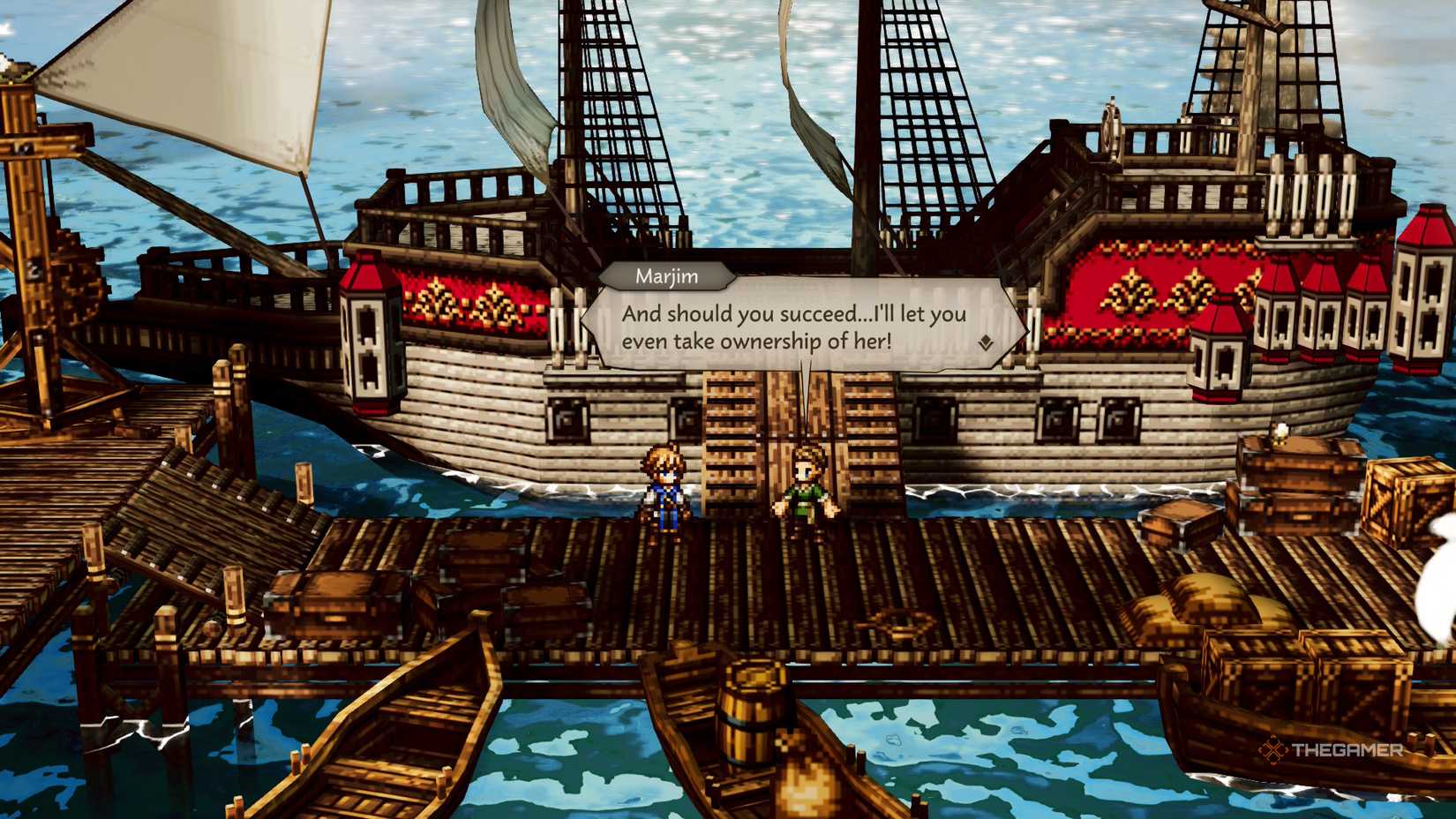This screenshot has width=1456, height=819.
Task: Click the orange THEGAMER logo icon
Action: pyautogui.click(x=1272, y=751)
